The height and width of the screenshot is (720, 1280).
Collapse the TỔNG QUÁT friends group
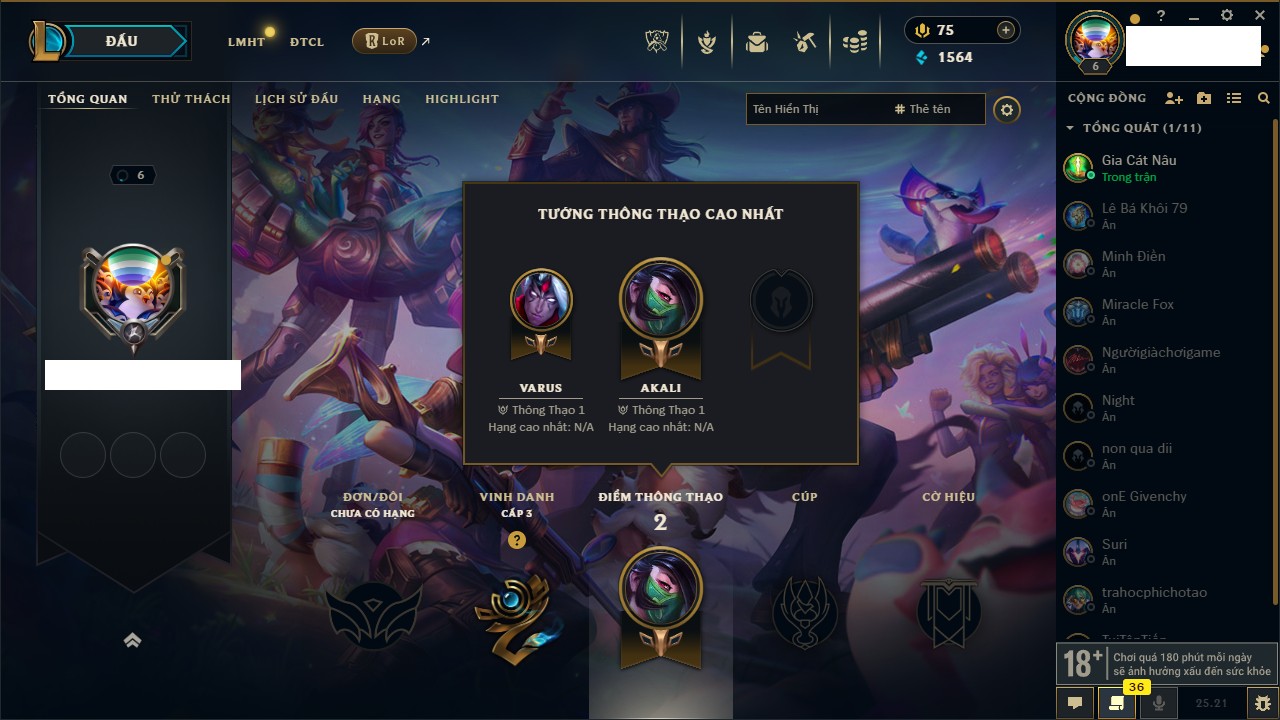1070,128
